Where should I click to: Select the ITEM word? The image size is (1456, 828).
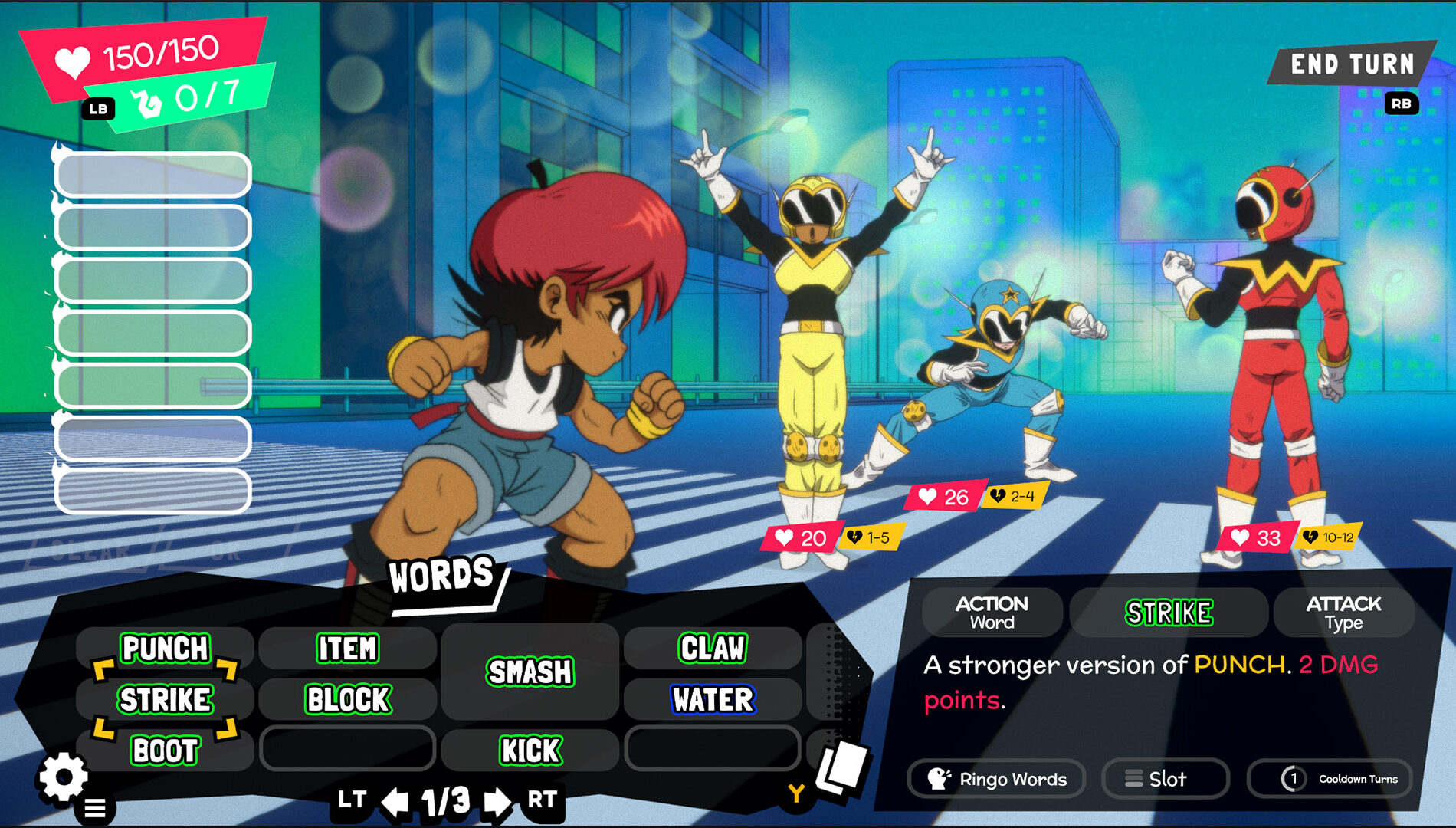(347, 649)
